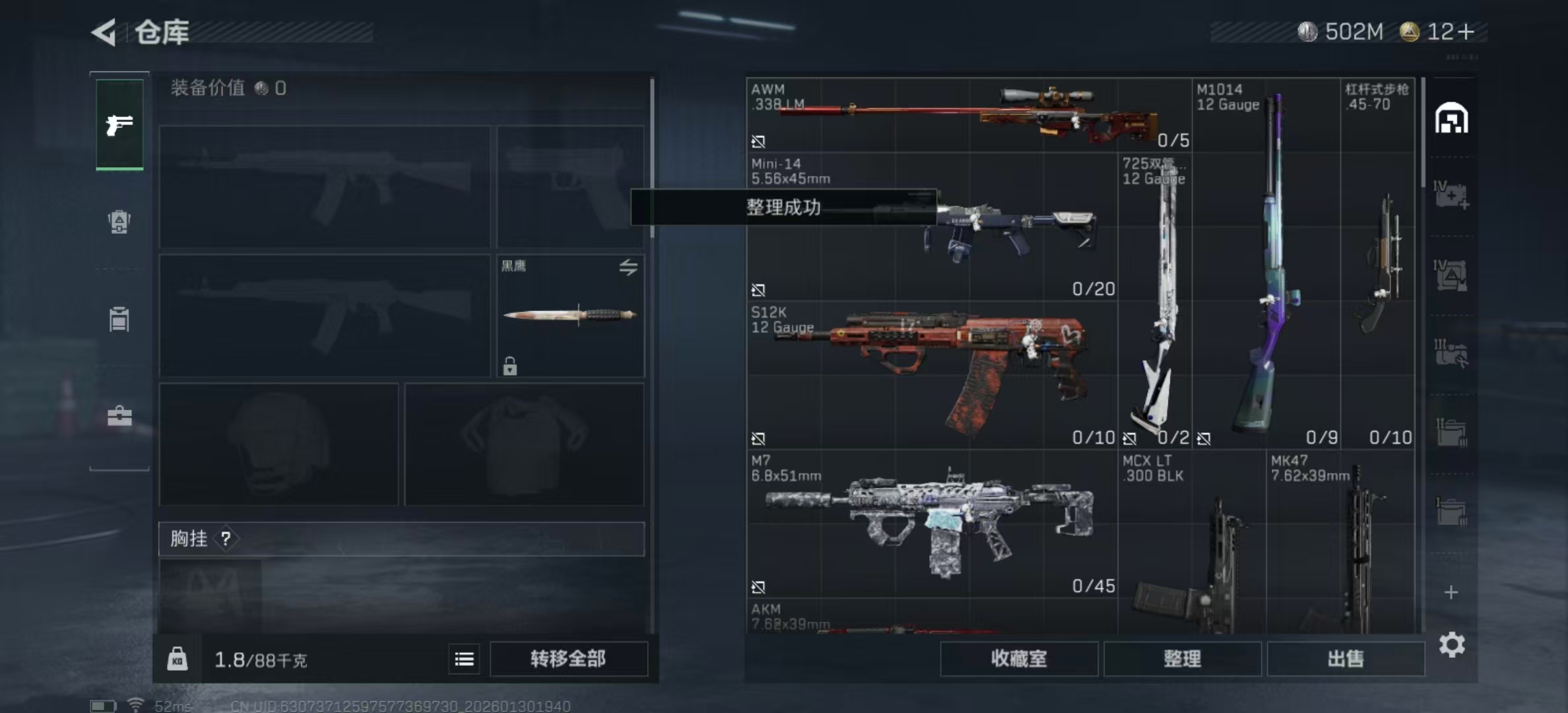The image size is (1568, 713).
Task: Open the tier III container icon
Action: tap(1452, 355)
